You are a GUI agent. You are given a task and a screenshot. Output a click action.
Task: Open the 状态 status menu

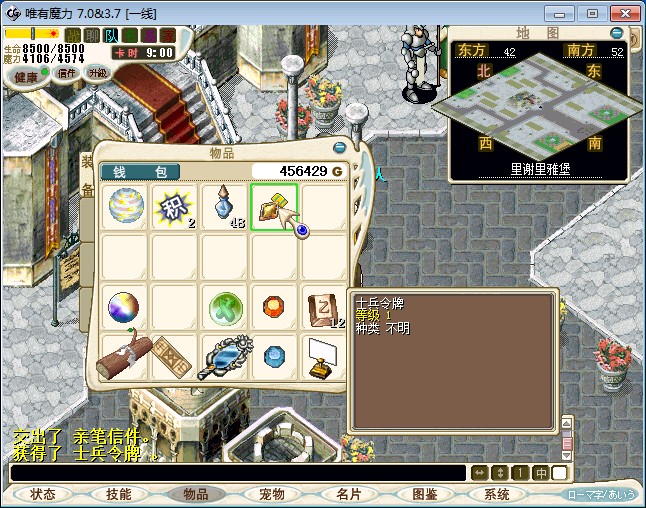click(43, 494)
